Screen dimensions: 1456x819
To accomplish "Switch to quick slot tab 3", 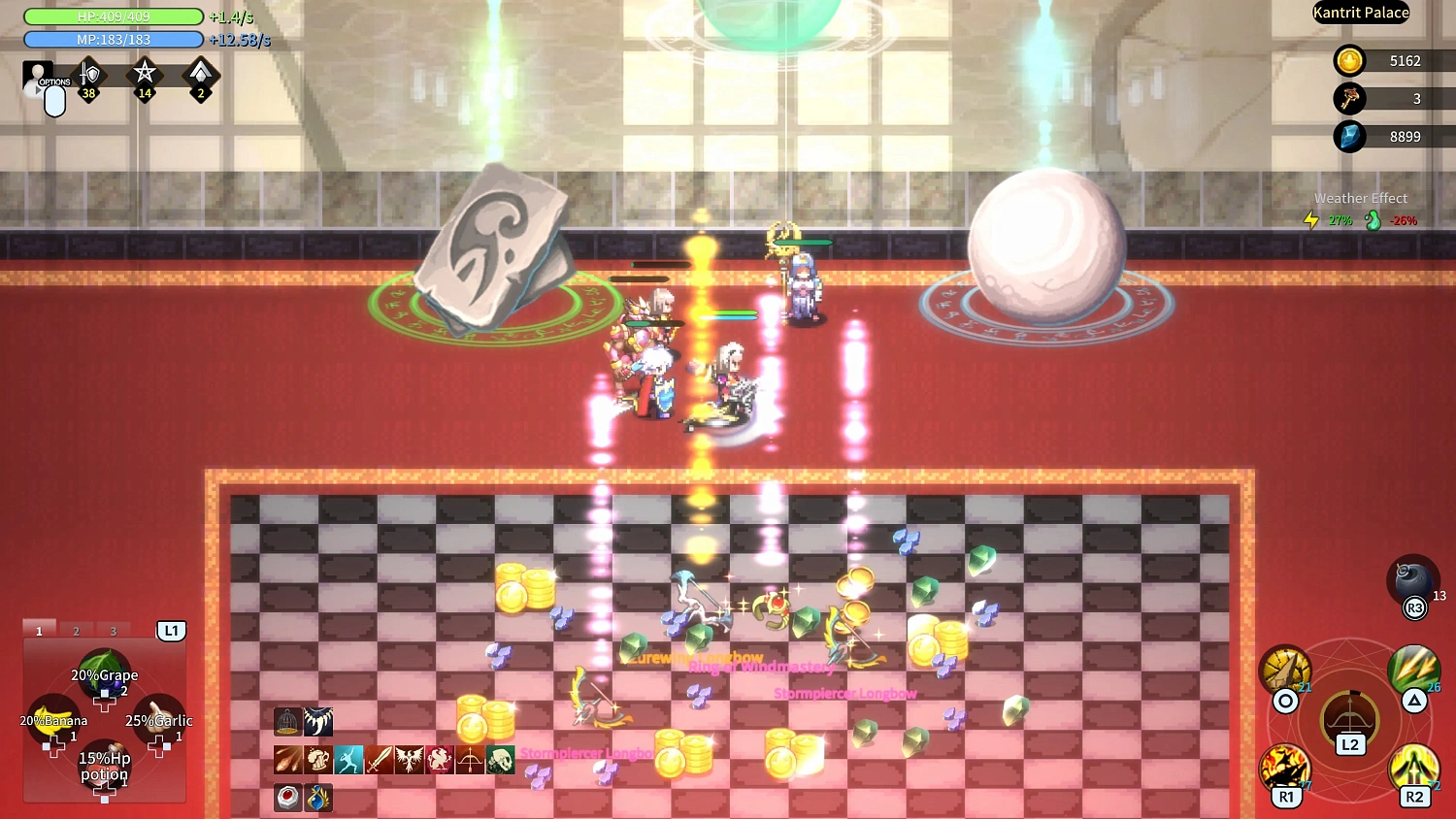I will tap(113, 630).
